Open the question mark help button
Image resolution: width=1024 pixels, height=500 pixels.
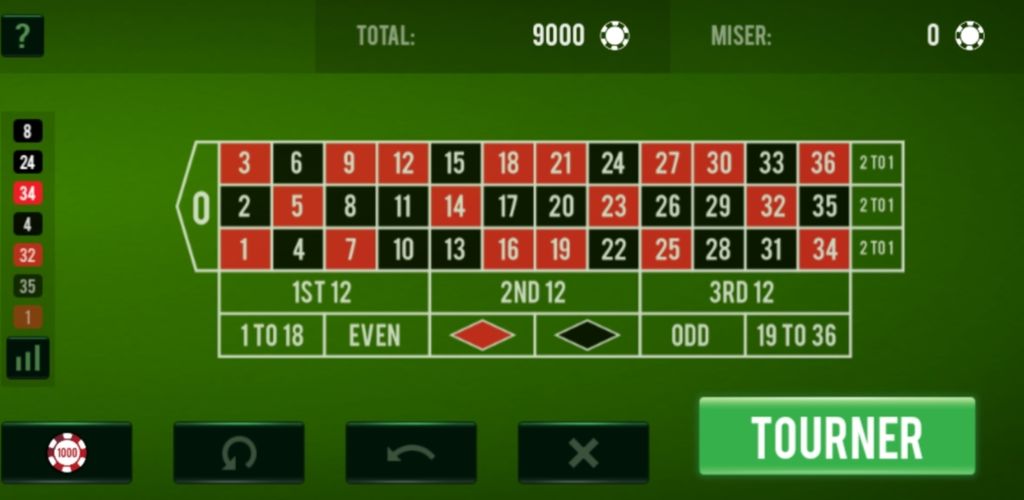[22, 37]
